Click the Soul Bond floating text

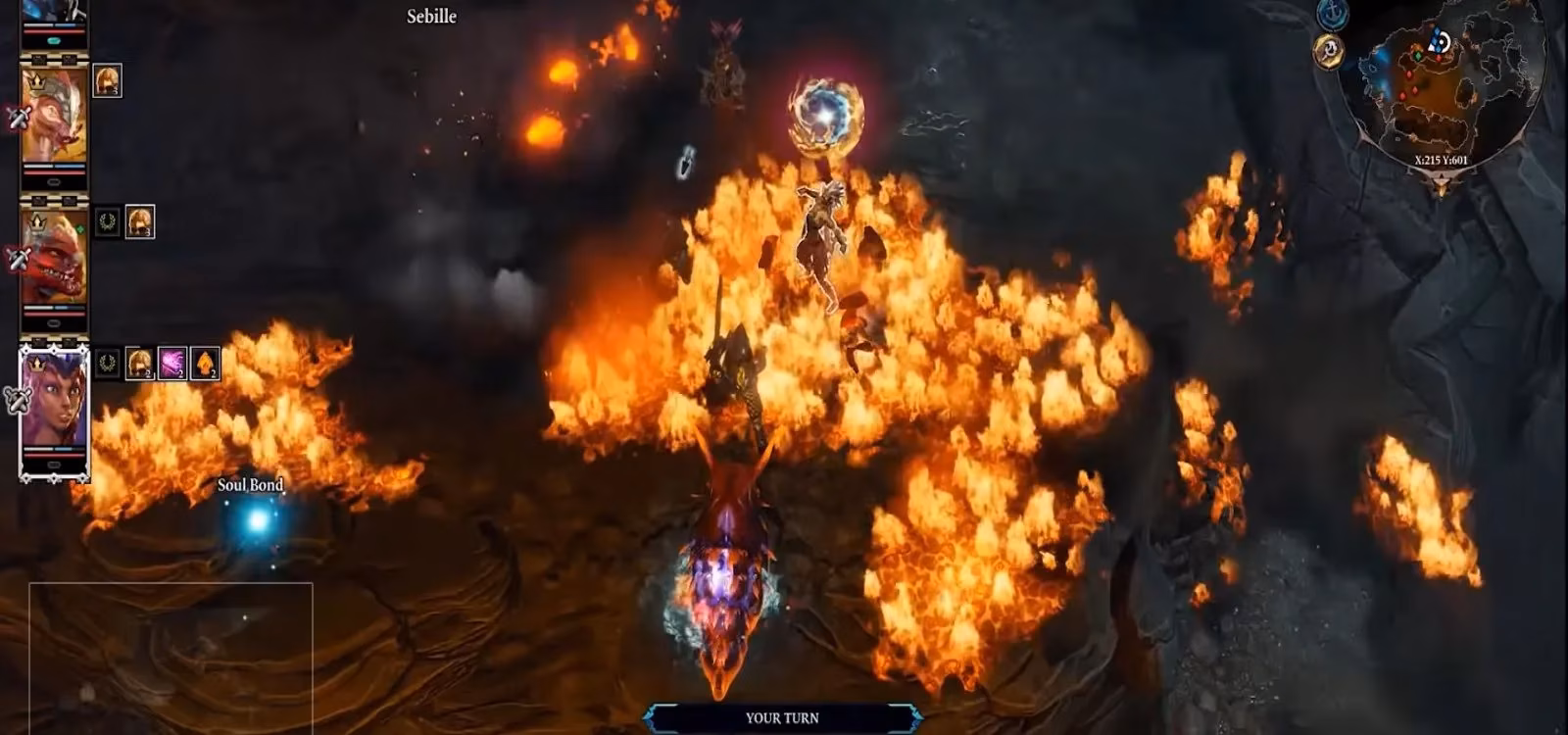[x=251, y=484]
